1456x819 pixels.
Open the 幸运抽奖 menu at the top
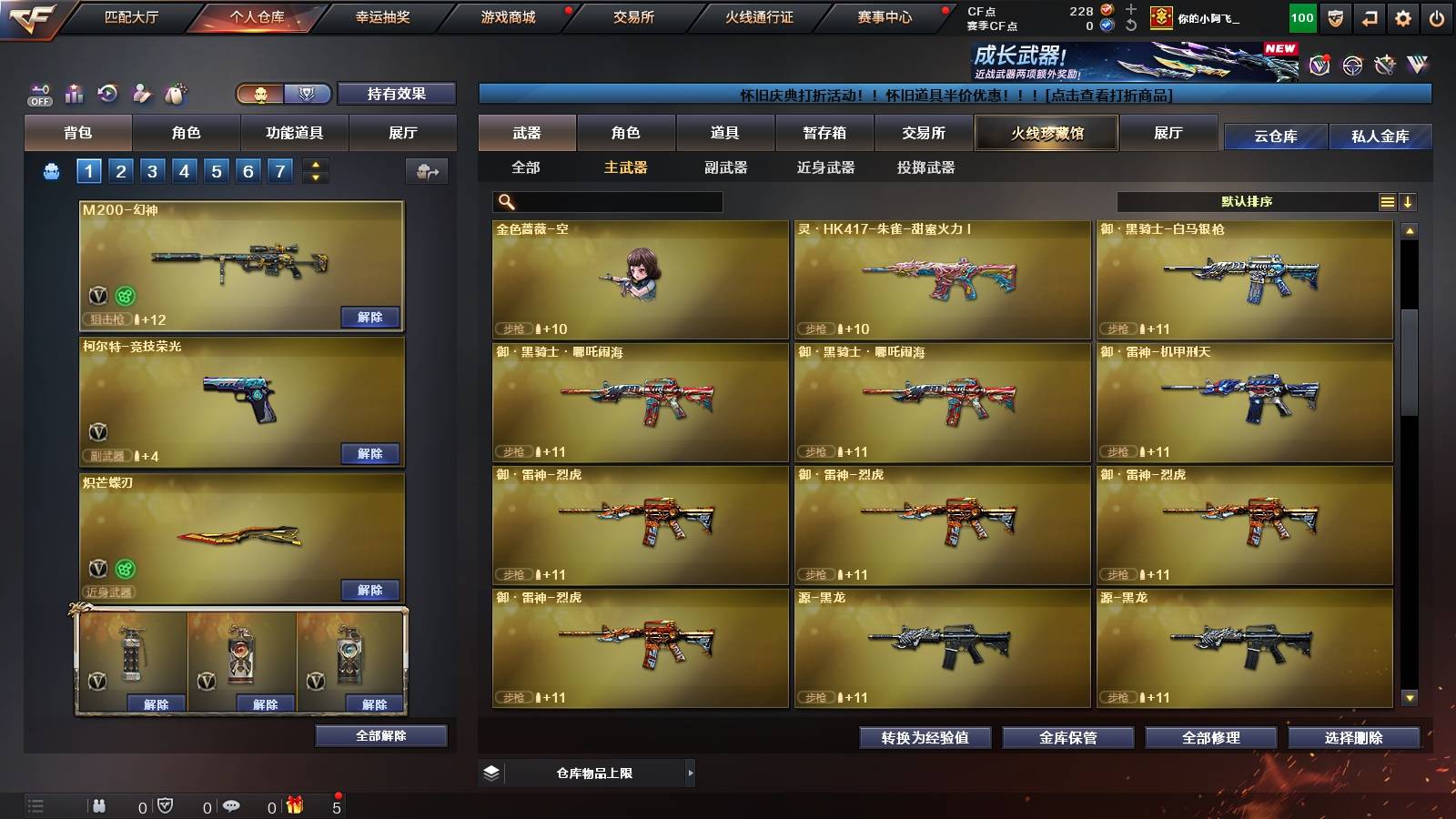coord(384,15)
